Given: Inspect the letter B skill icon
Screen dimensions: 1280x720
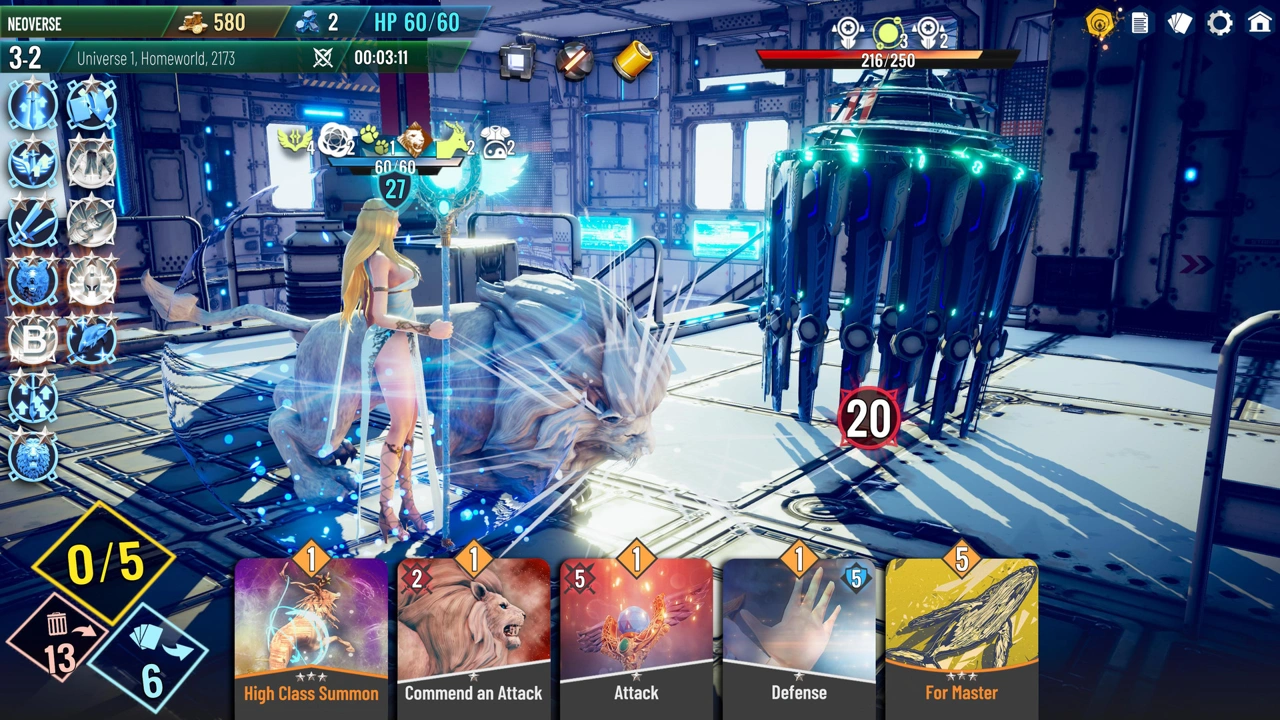Looking at the screenshot, I should pos(33,340).
